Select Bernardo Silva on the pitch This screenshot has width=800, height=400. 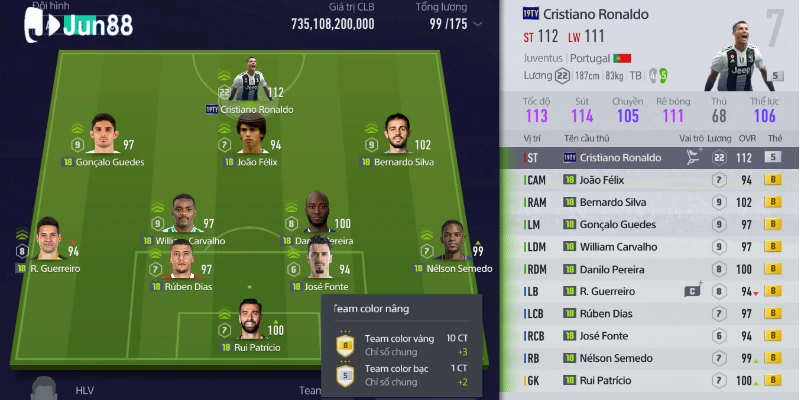(x=396, y=134)
